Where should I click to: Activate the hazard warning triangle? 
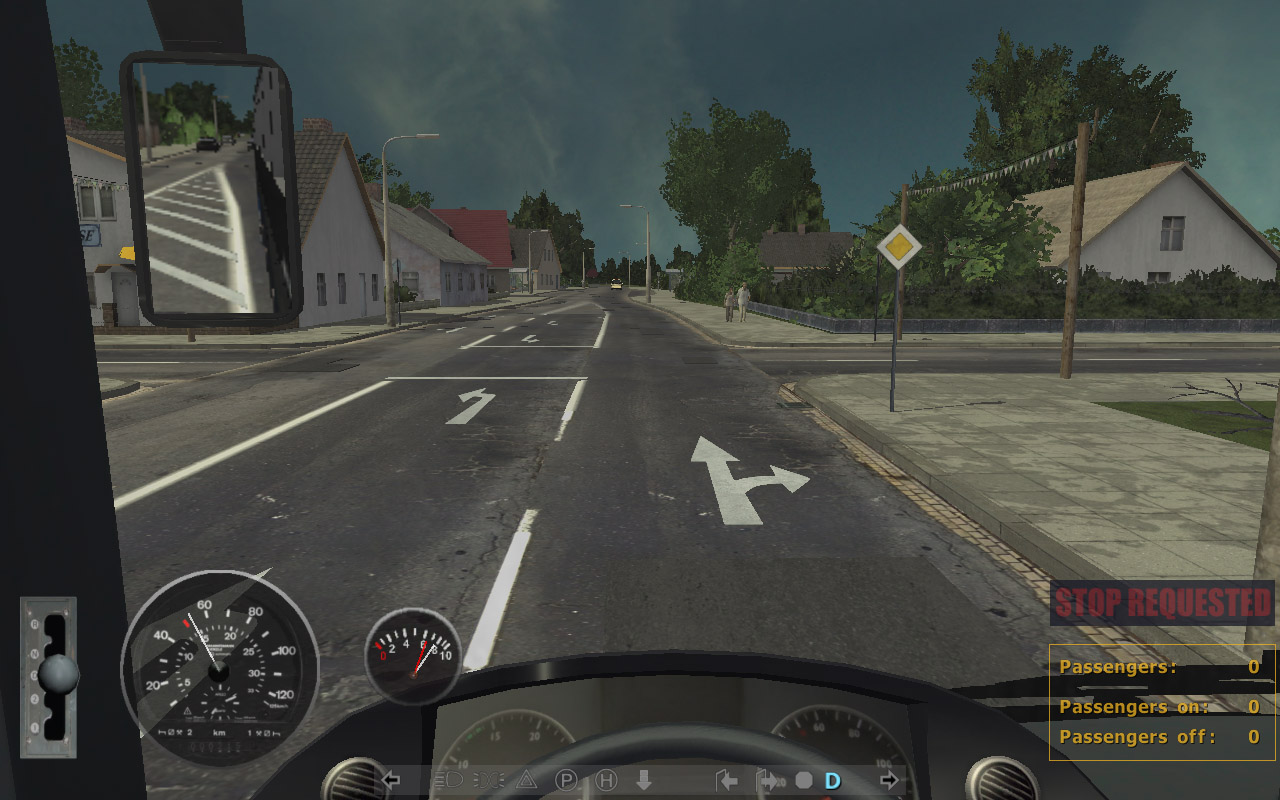(x=526, y=780)
